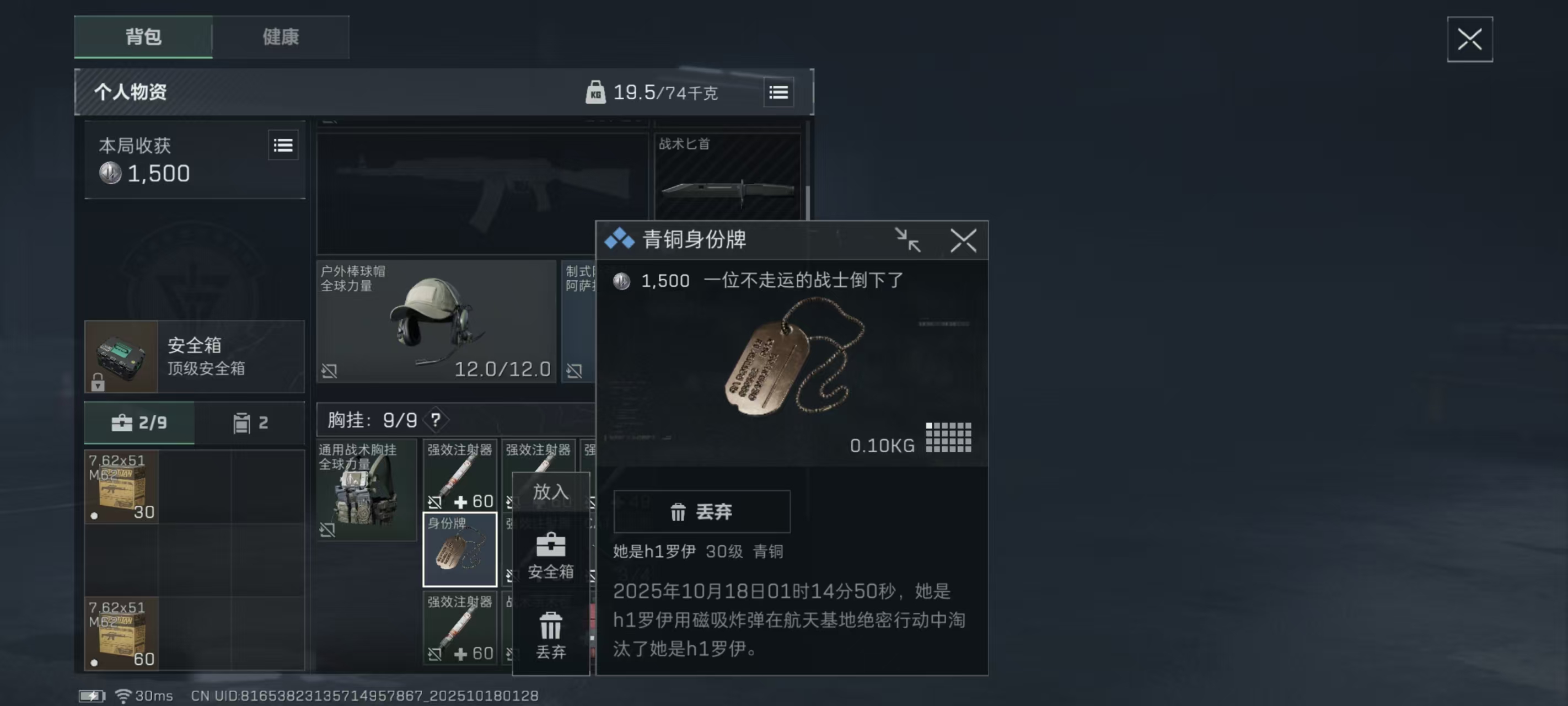Open the question mark help beside 胸挂 9/9
The image size is (1568, 706).
click(x=436, y=419)
